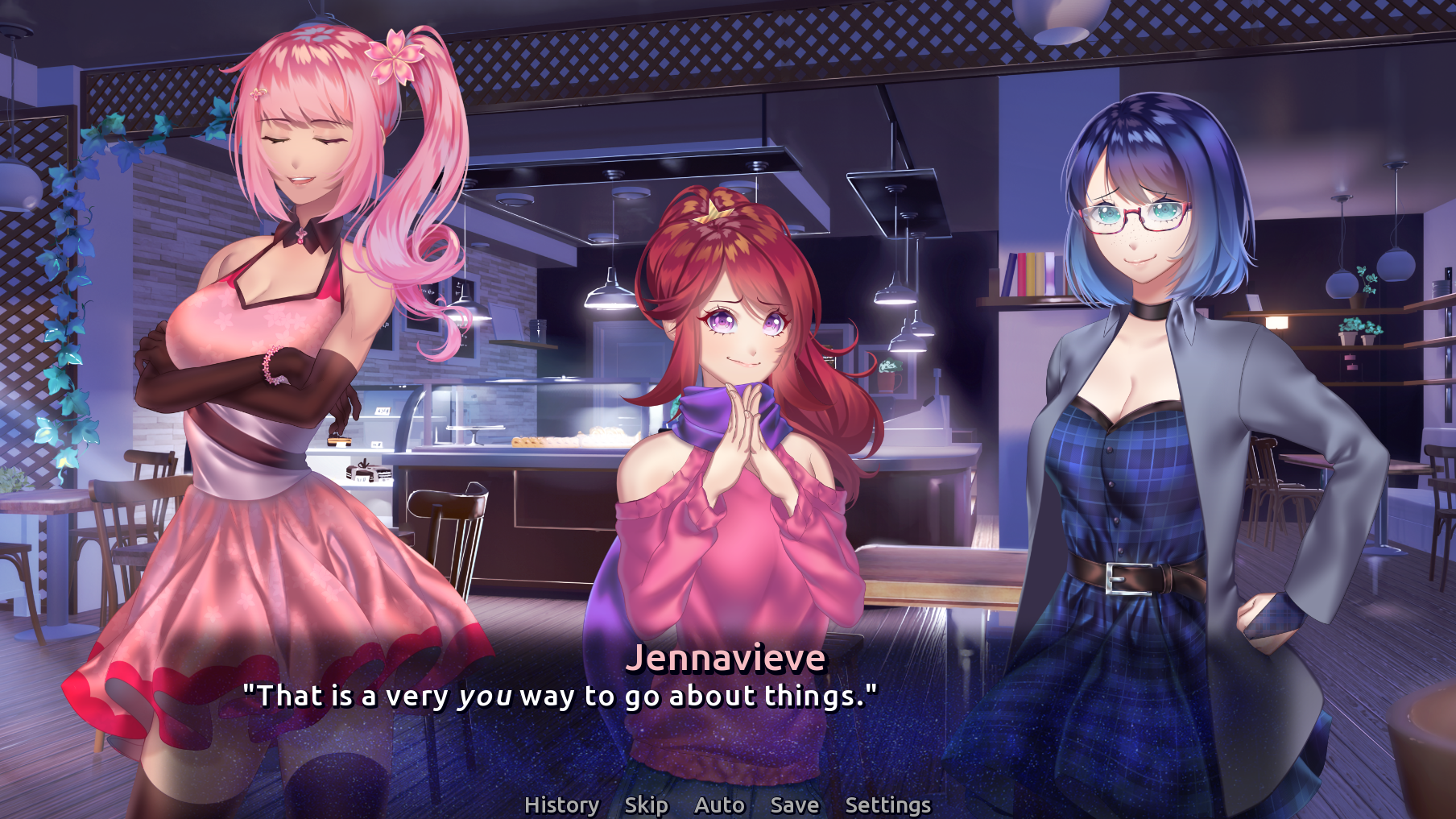This screenshot has height=819, width=1456.
Task: Open the Save menu
Action: [794, 805]
